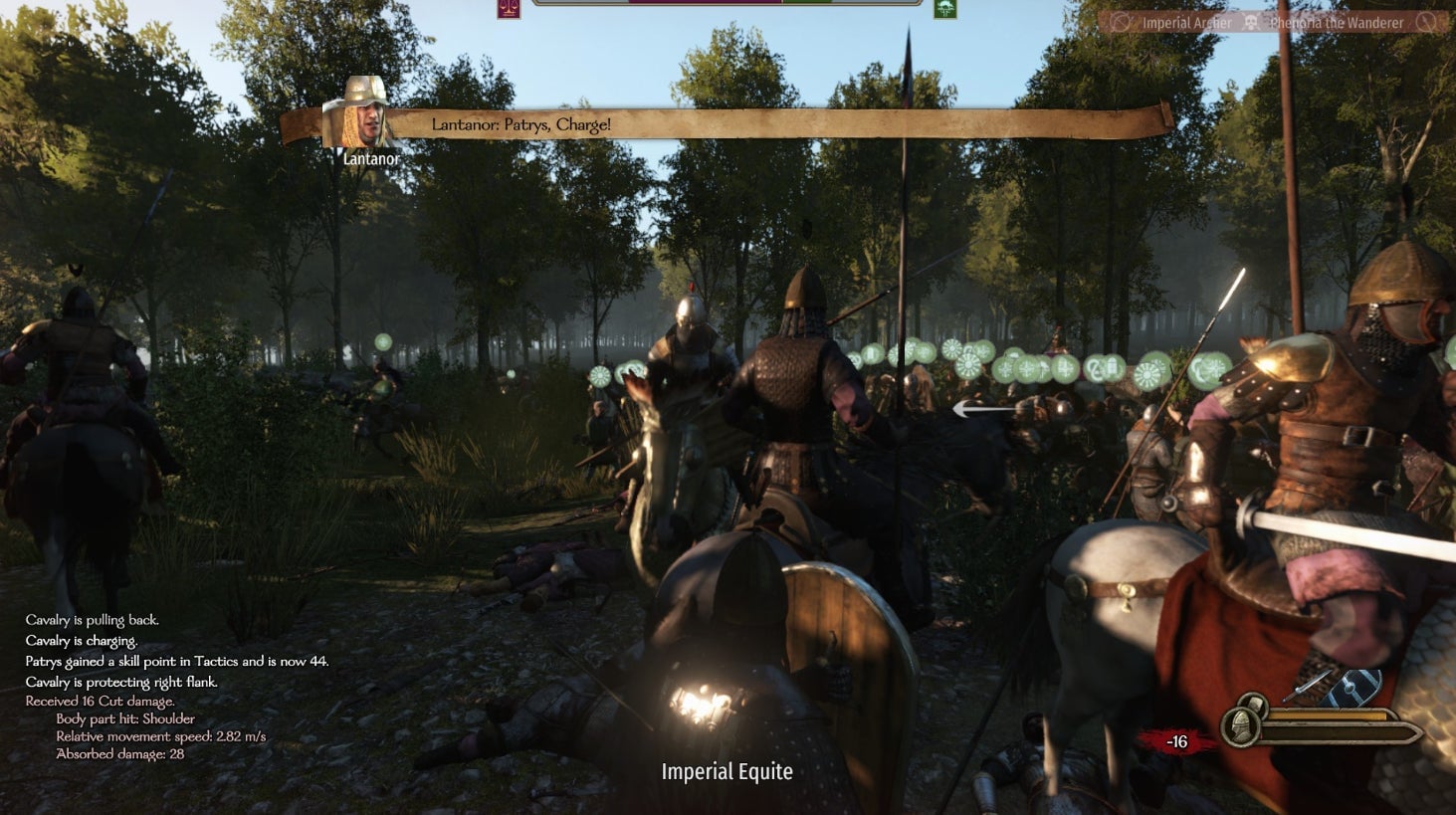Click the helmet portrait on the health bar

click(x=1241, y=728)
